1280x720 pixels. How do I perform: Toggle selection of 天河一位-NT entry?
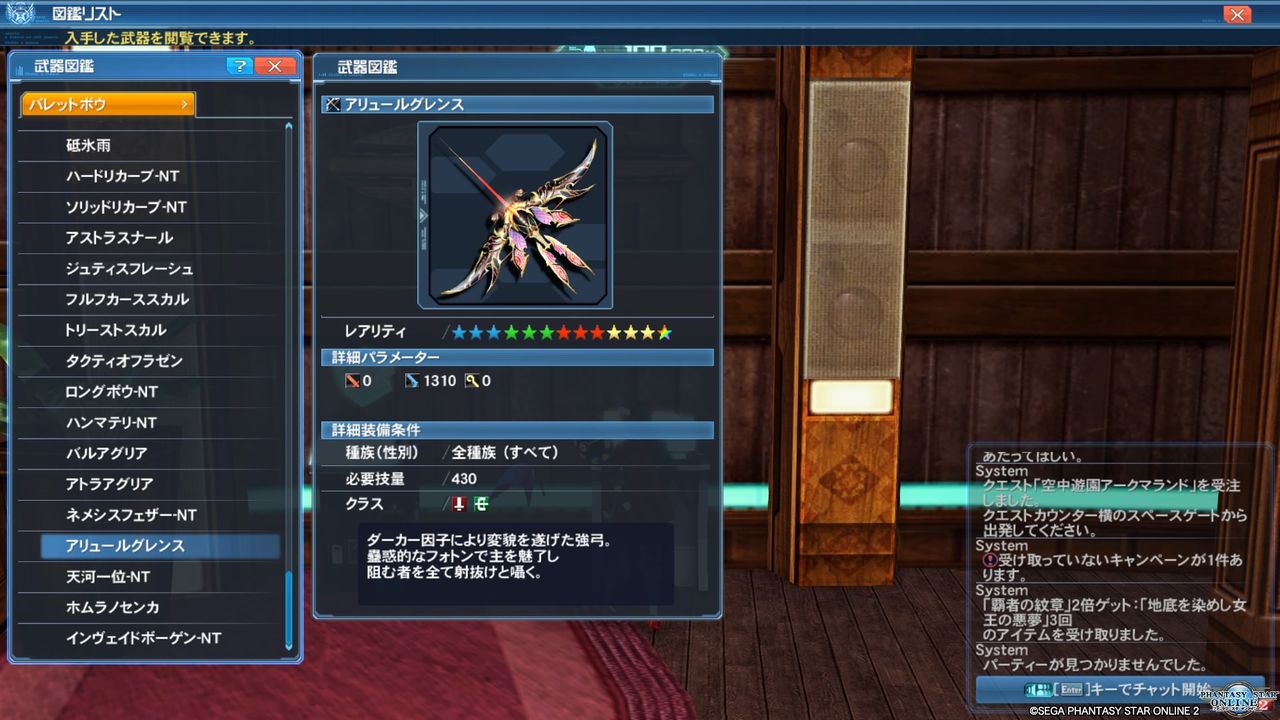coord(150,580)
